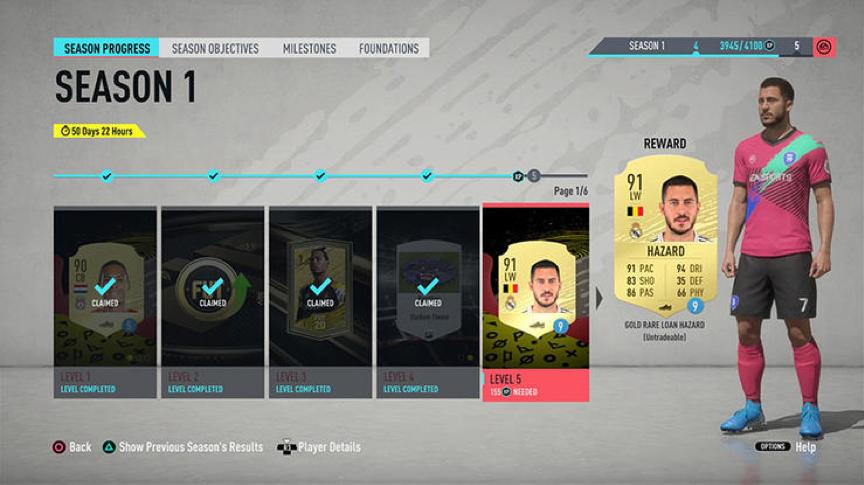Select the Foundations tab
This screenshot has width=864, height=485.
389,48
